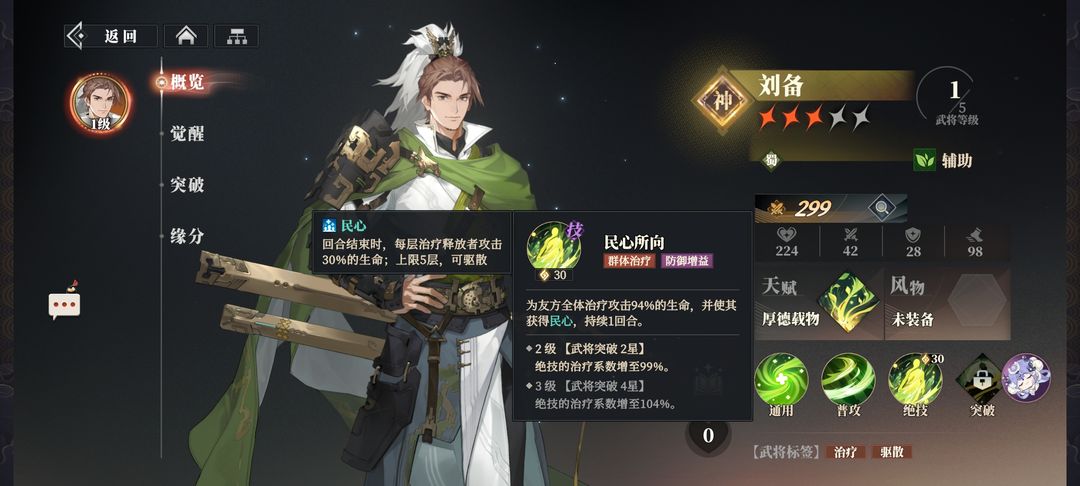
Task: View the 厚德载物 talent icon
Action: (845, 302)
